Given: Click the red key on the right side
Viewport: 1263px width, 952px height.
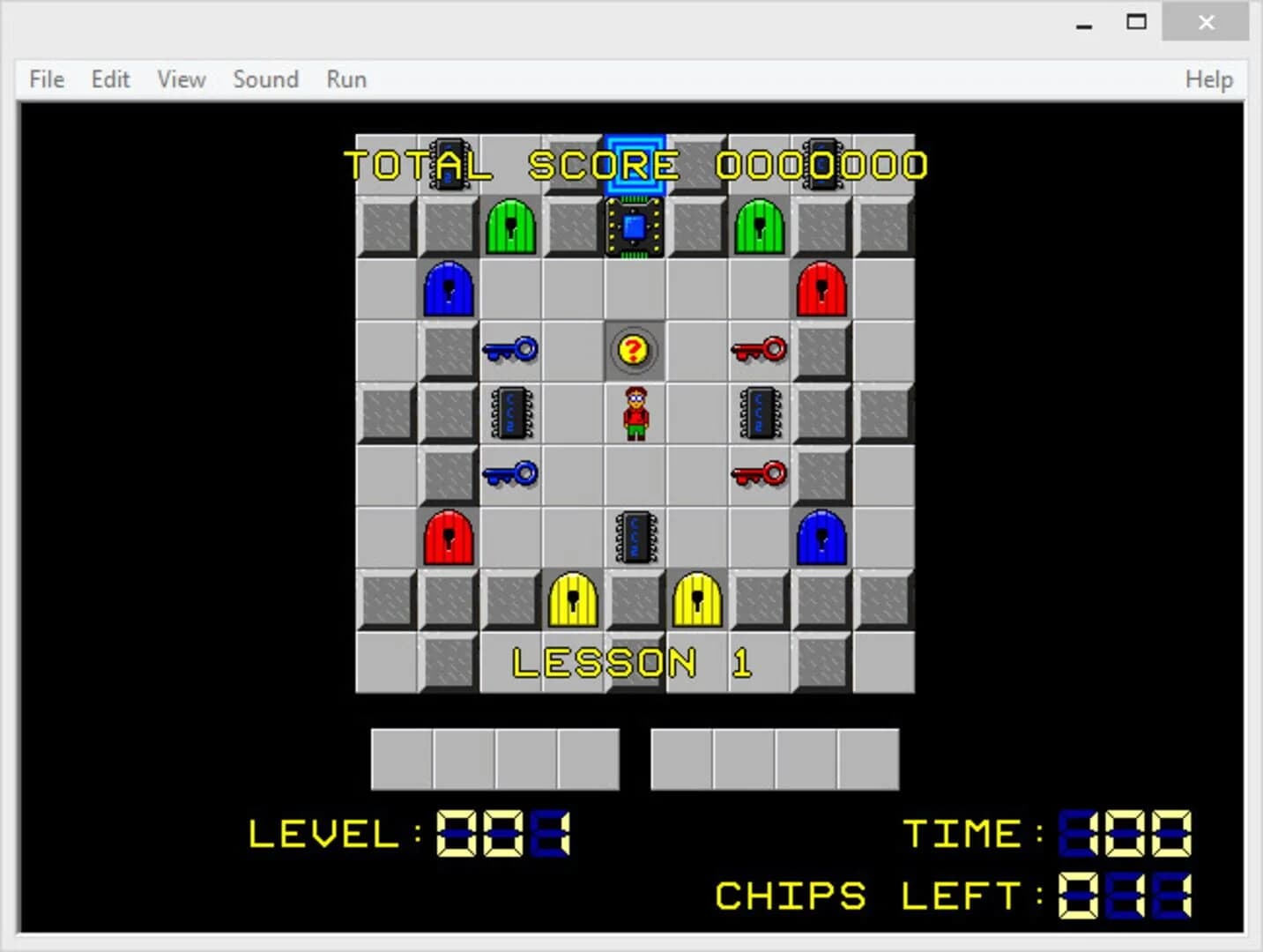Looking at the screenshot, I should tap(760, 349).
